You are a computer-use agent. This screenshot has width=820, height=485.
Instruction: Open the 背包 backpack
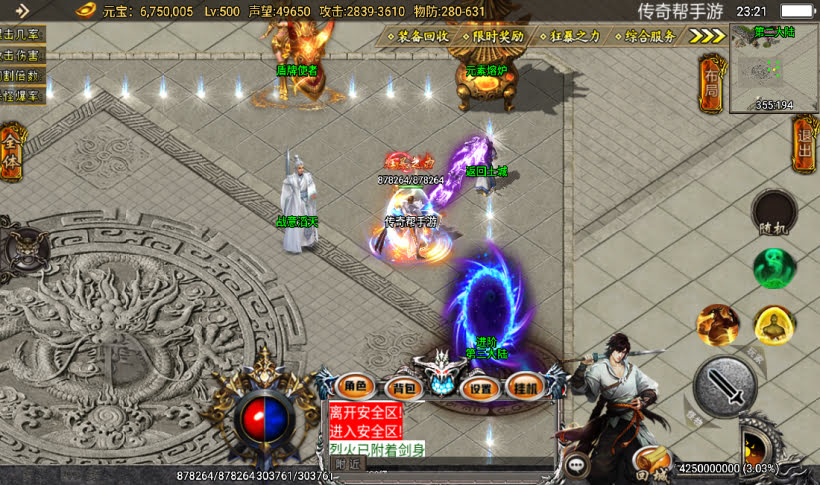403,386
